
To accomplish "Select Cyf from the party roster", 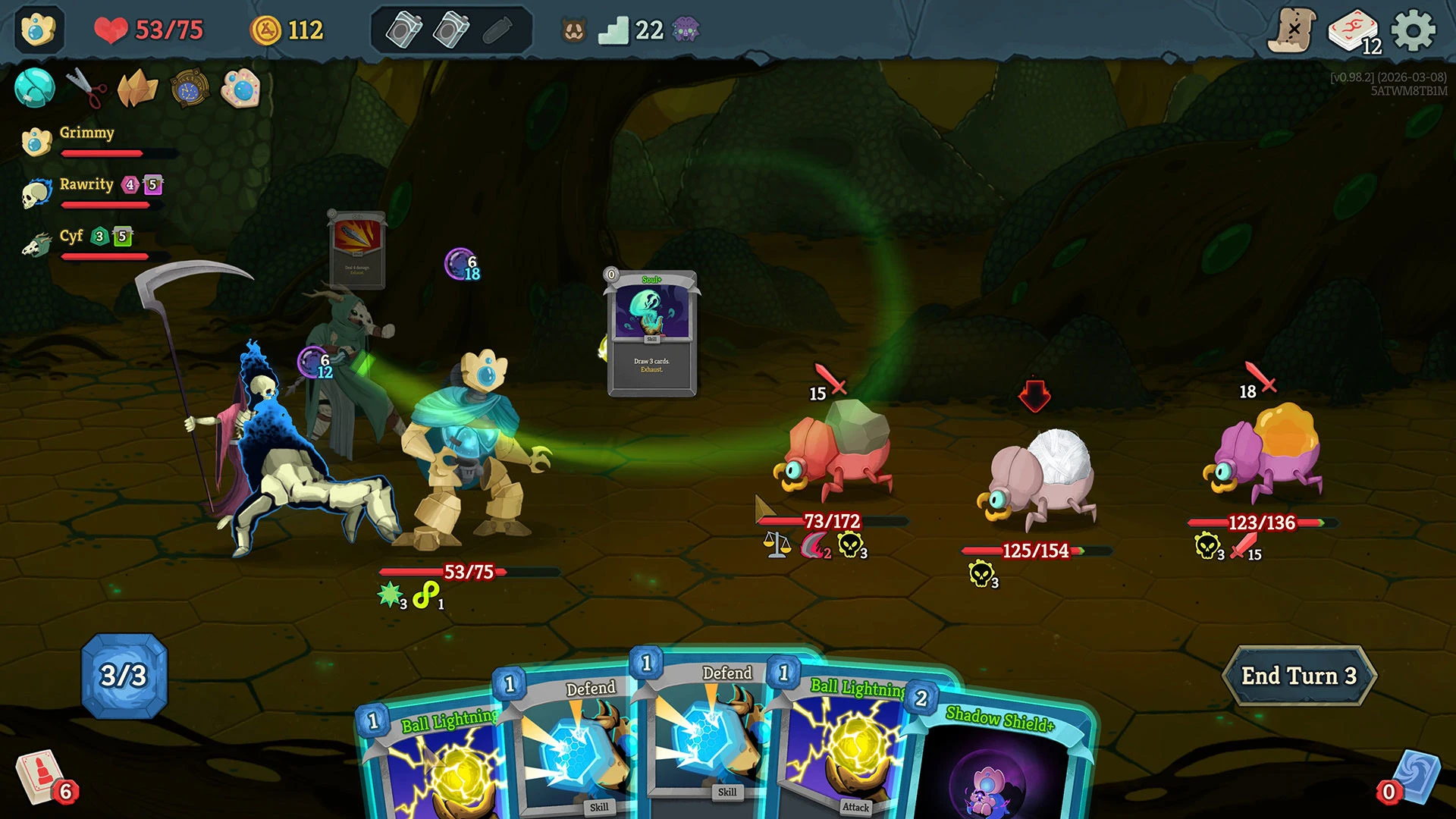I will [x=73, y=237].
